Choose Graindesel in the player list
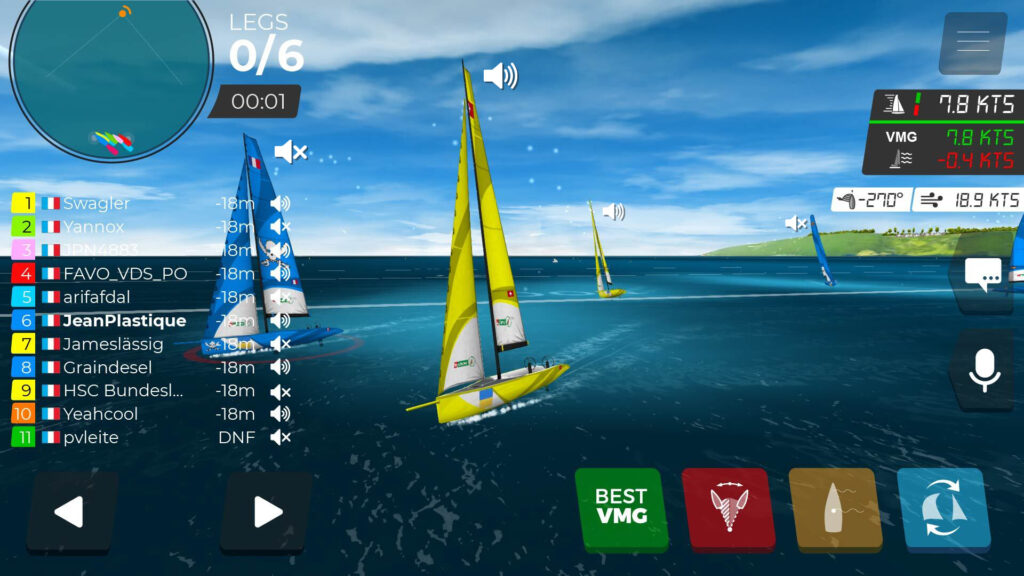 click(x=107, y=367)
